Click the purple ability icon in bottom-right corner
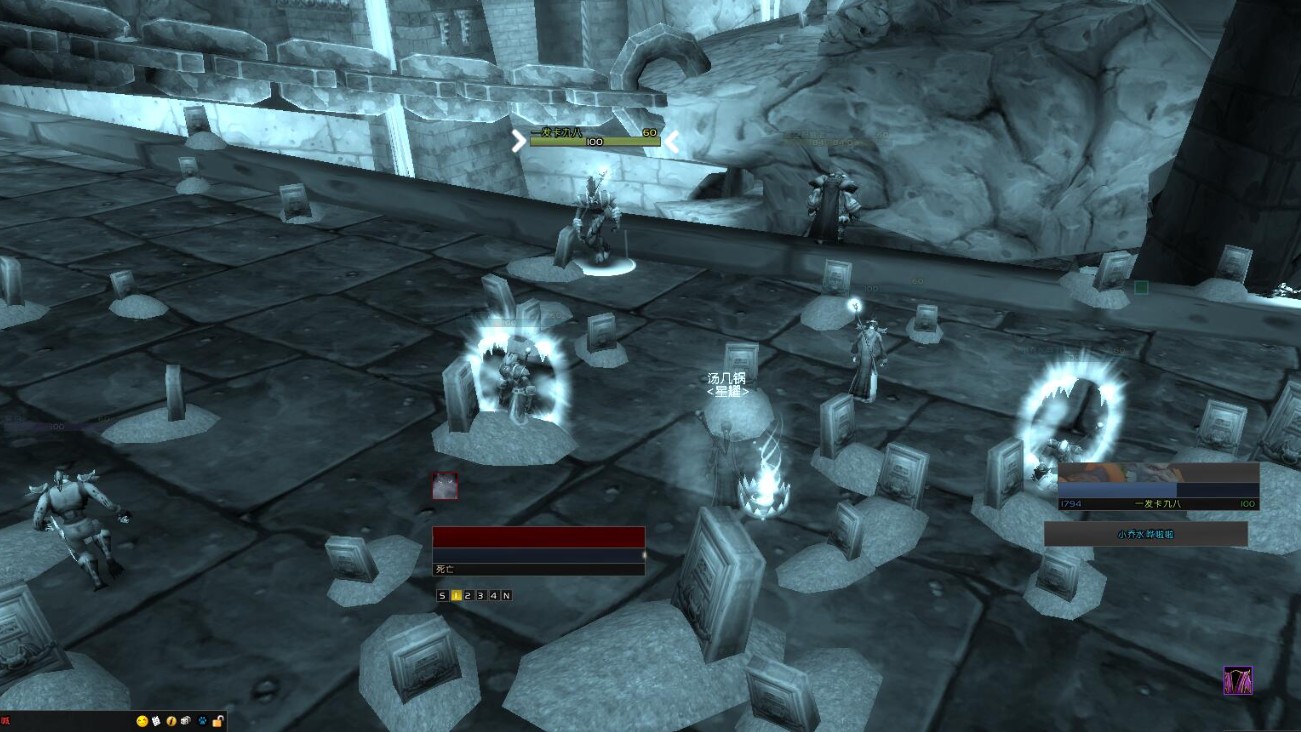 (1238, 680)
